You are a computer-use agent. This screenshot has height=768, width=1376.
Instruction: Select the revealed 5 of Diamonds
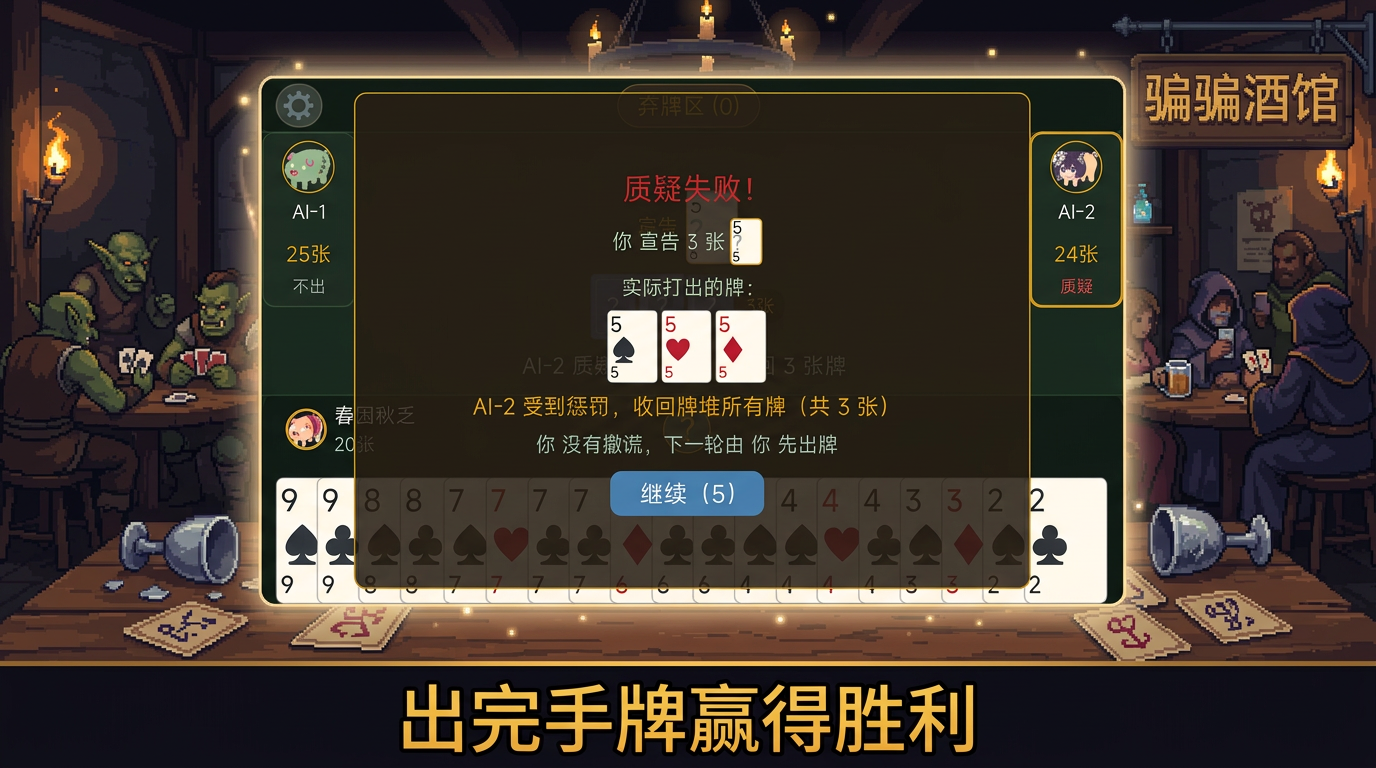click(x=741, y=344)
